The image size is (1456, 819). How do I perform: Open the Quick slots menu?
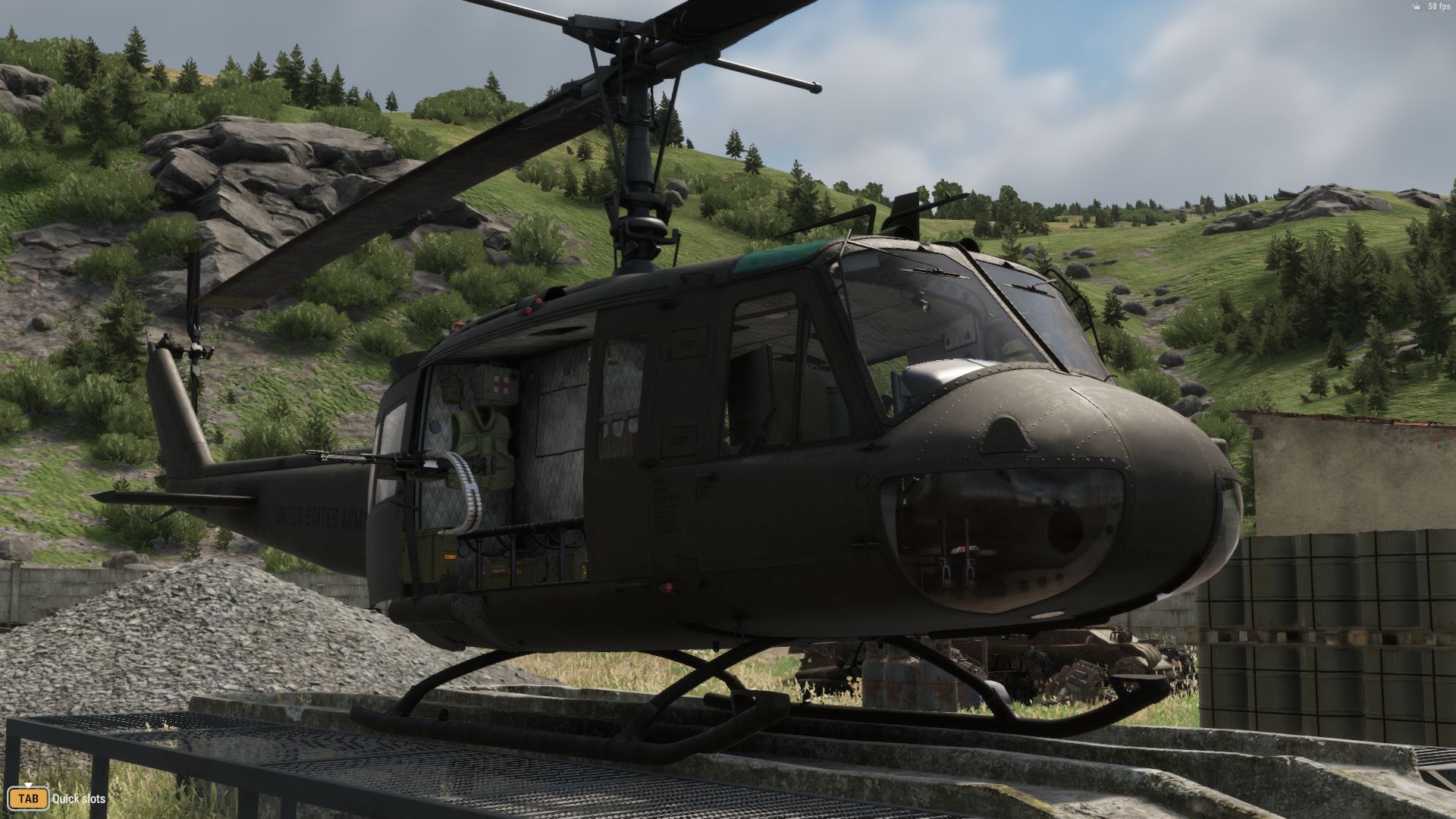pos(80,799)
